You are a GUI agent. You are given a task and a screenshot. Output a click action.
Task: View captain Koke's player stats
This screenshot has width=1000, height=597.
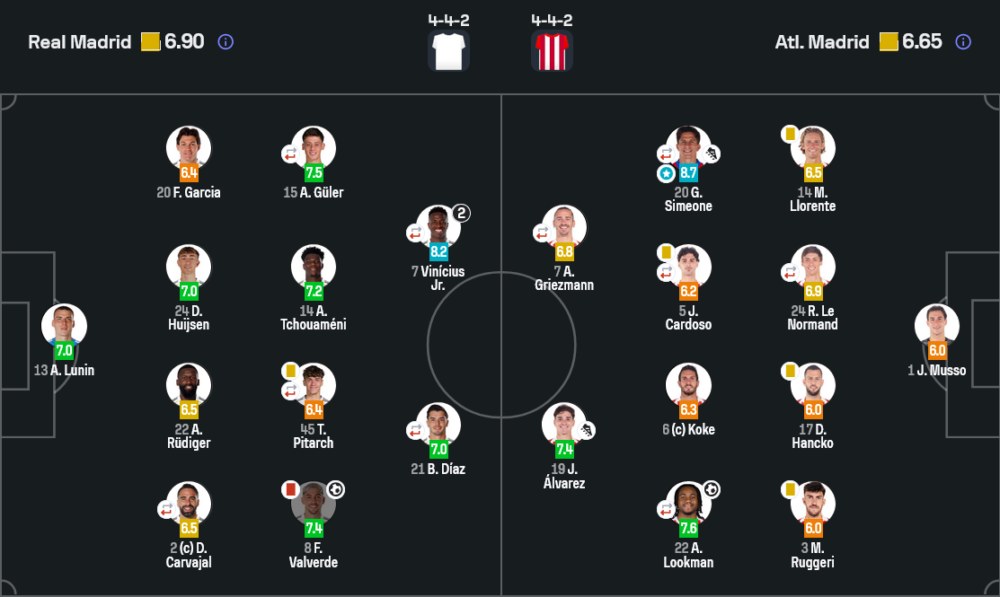(x=689, y=386)
